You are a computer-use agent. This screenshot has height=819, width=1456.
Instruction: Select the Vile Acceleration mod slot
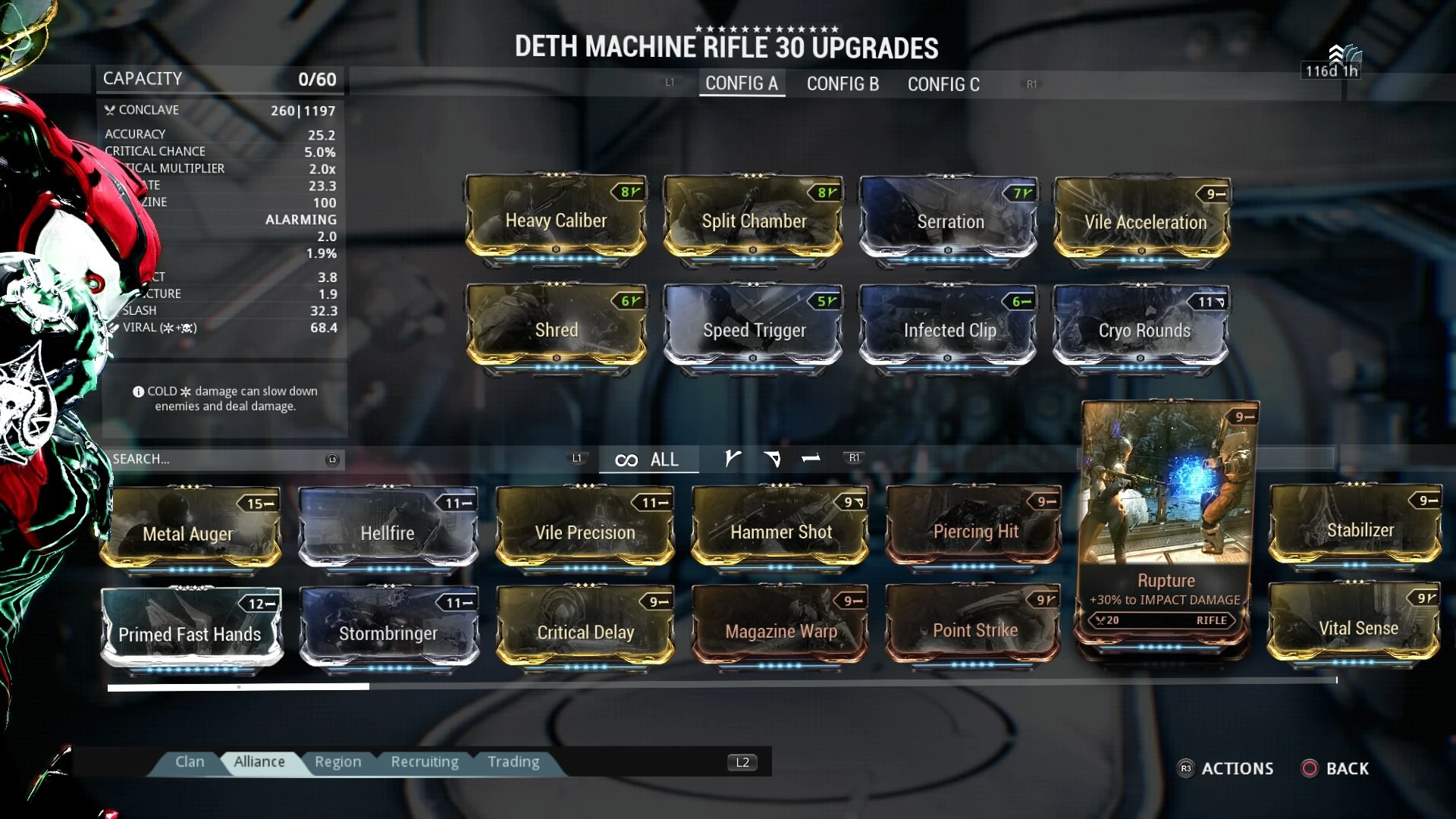(x=1144, y=221)
